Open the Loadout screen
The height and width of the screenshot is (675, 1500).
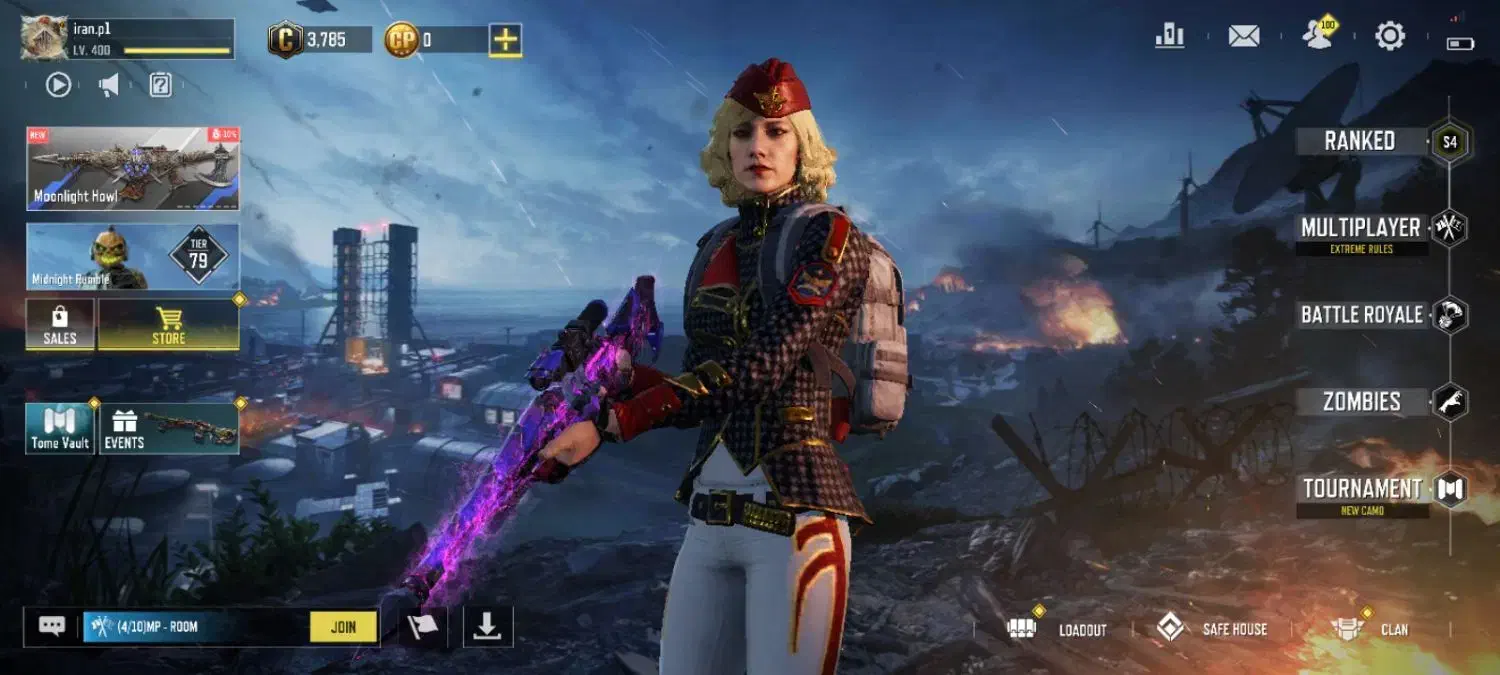(x=1062, y=629)
